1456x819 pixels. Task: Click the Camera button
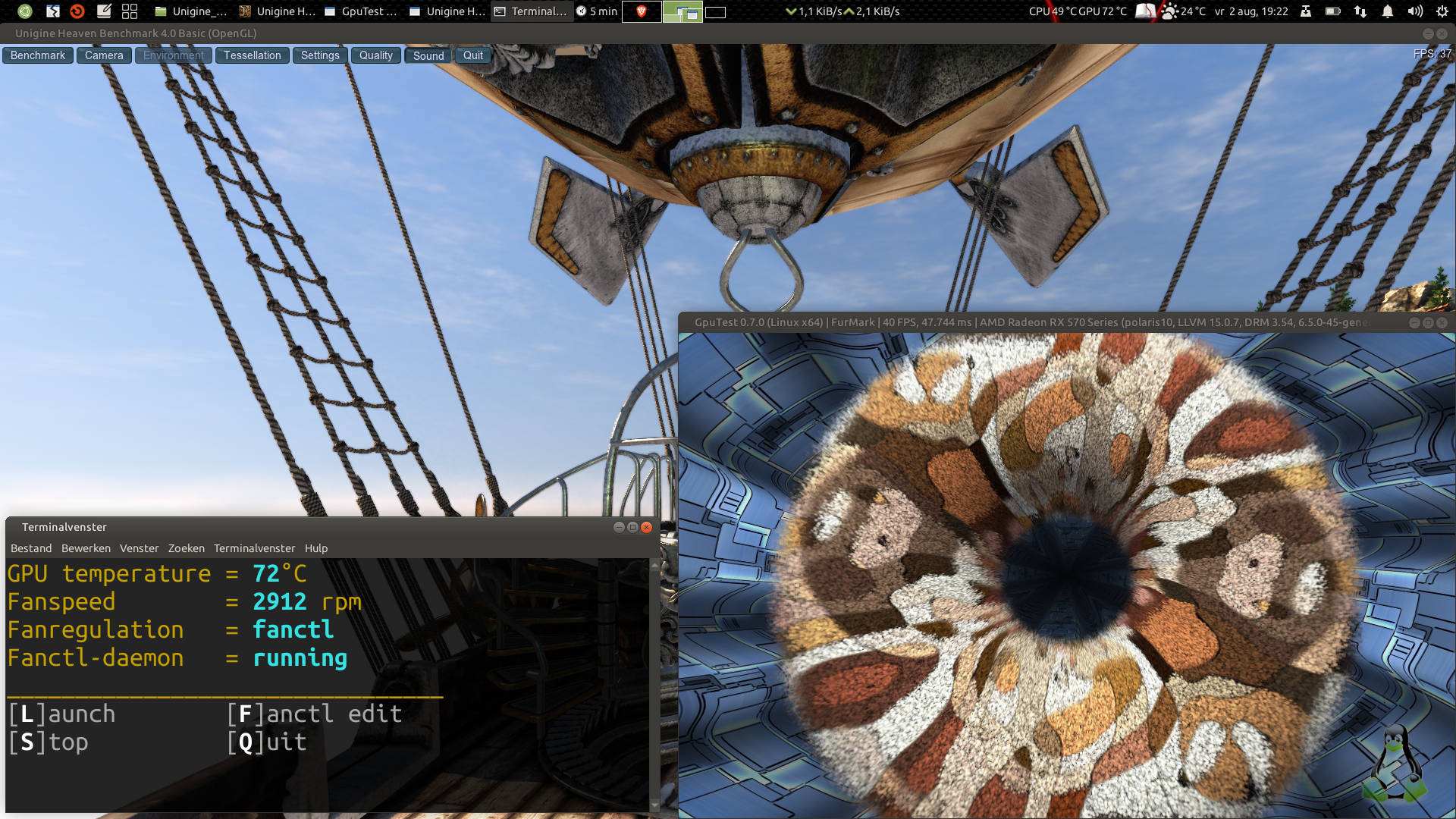pyautogui.click(x=104, y=55)
